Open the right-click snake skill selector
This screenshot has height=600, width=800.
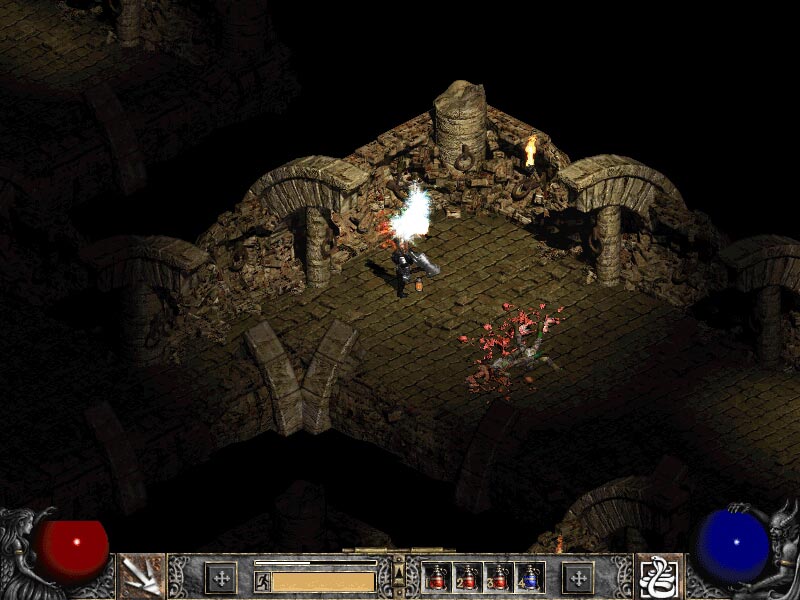tap(659, 577)
